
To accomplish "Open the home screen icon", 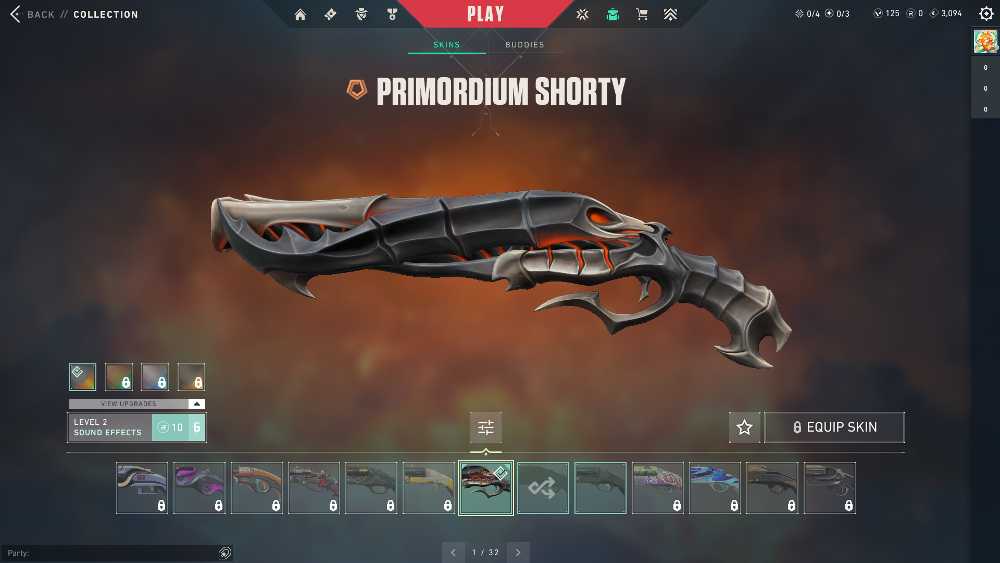I will [x=300, y=15].
